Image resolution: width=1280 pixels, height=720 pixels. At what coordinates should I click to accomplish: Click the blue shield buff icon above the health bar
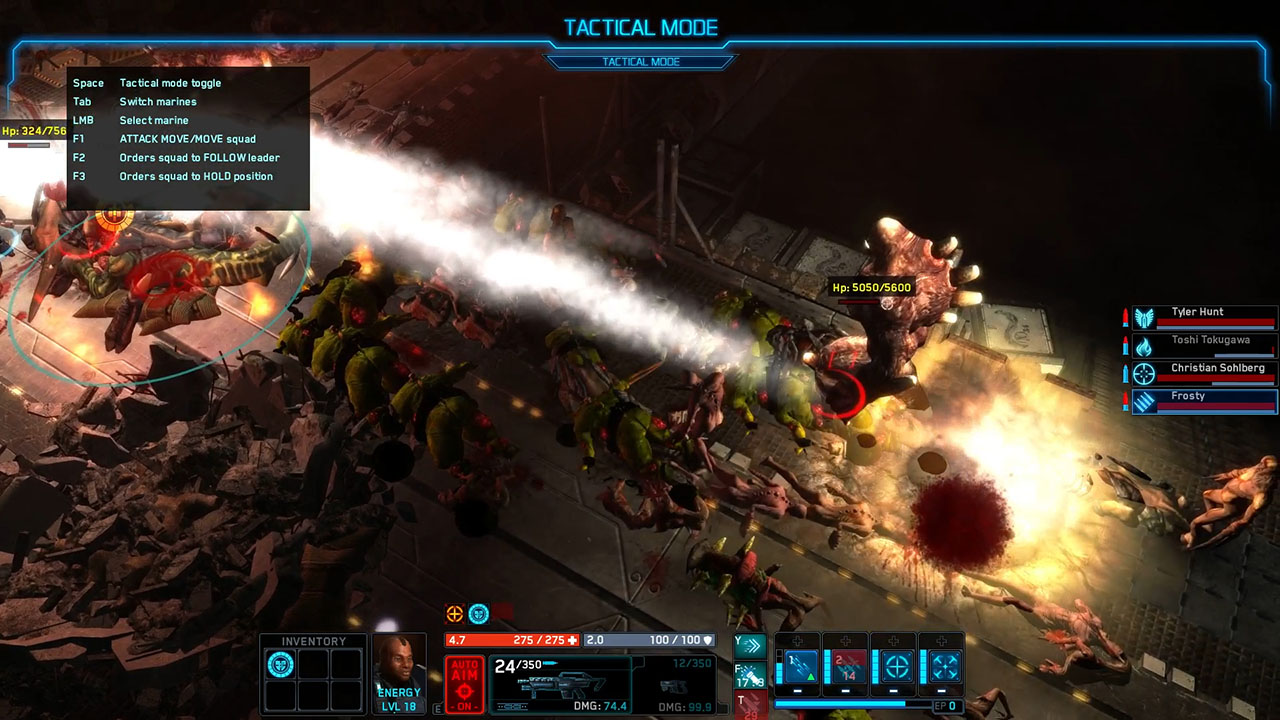tap(479, 614)
